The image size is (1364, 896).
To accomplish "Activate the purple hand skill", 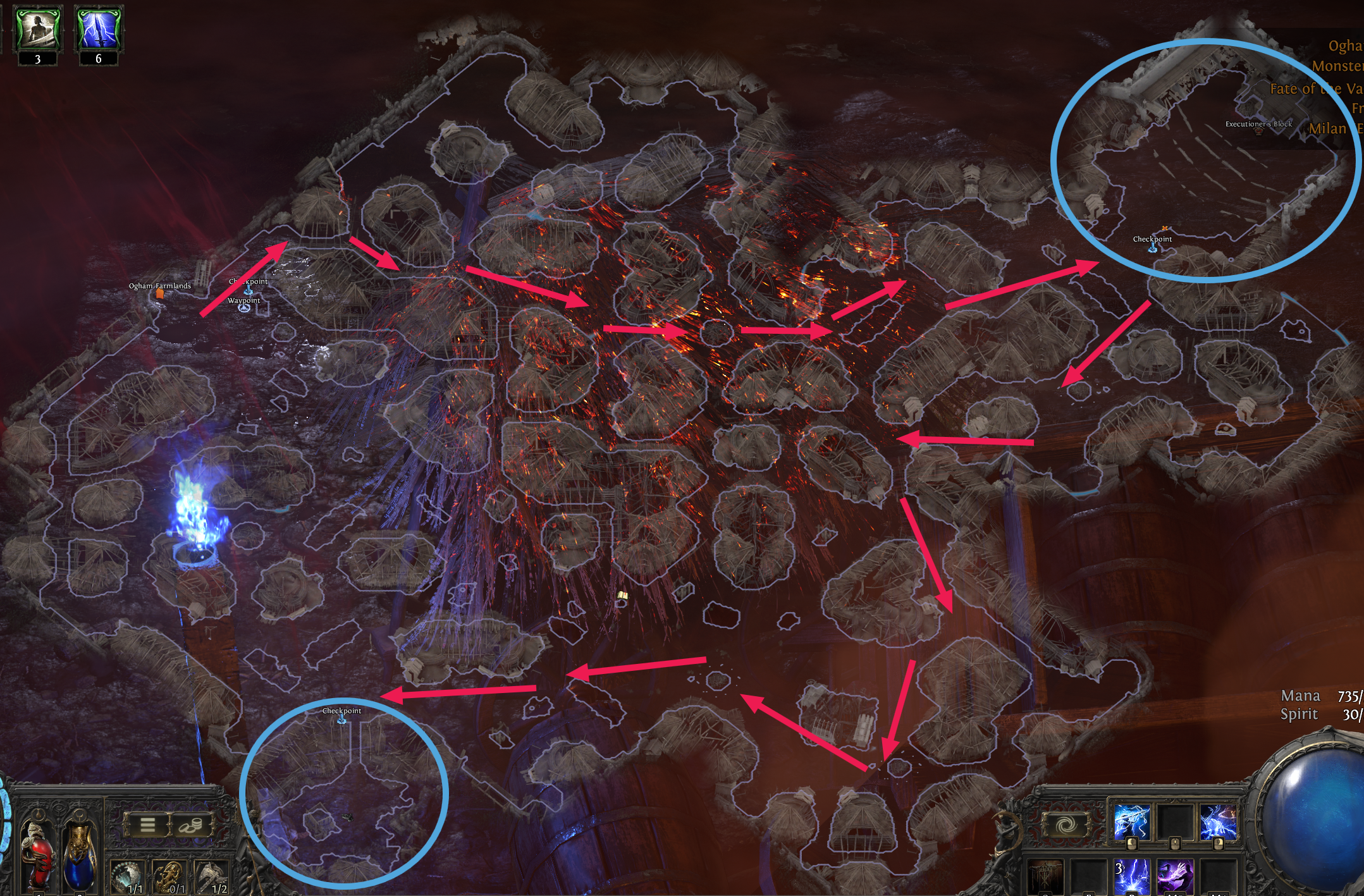I will (1175, 878).
